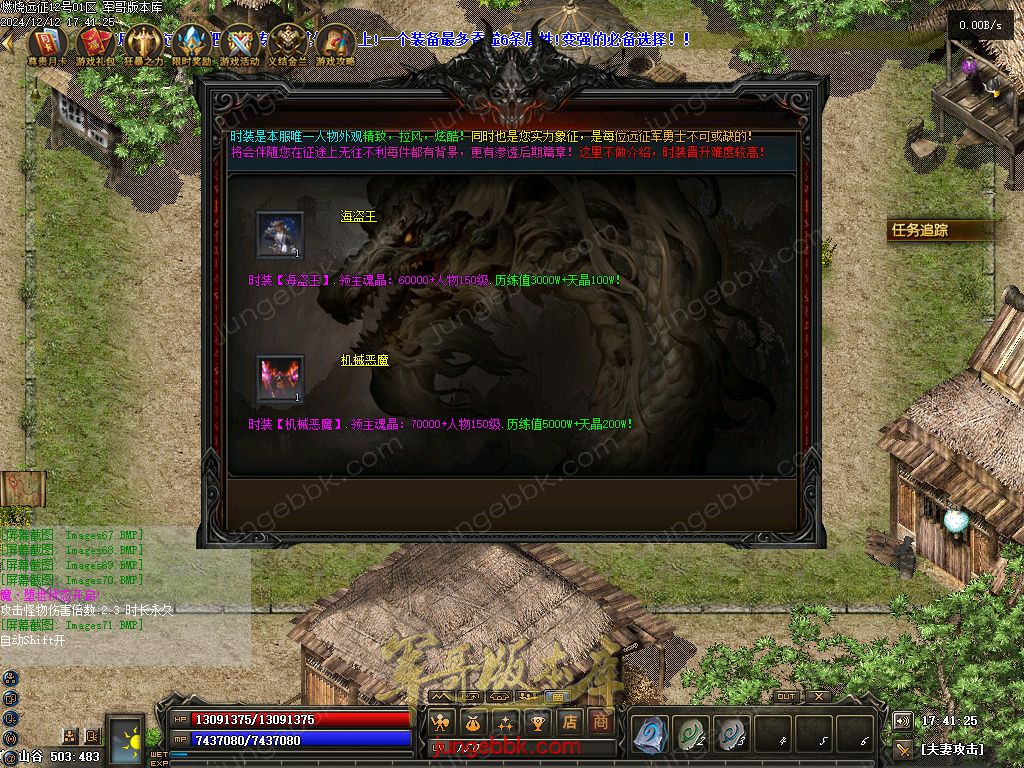This screenshot has width=1024, height=768.
Task: Open the 游戏攻略 guide scroll icon
Action: pyautogui.click(x=336, y=43)
